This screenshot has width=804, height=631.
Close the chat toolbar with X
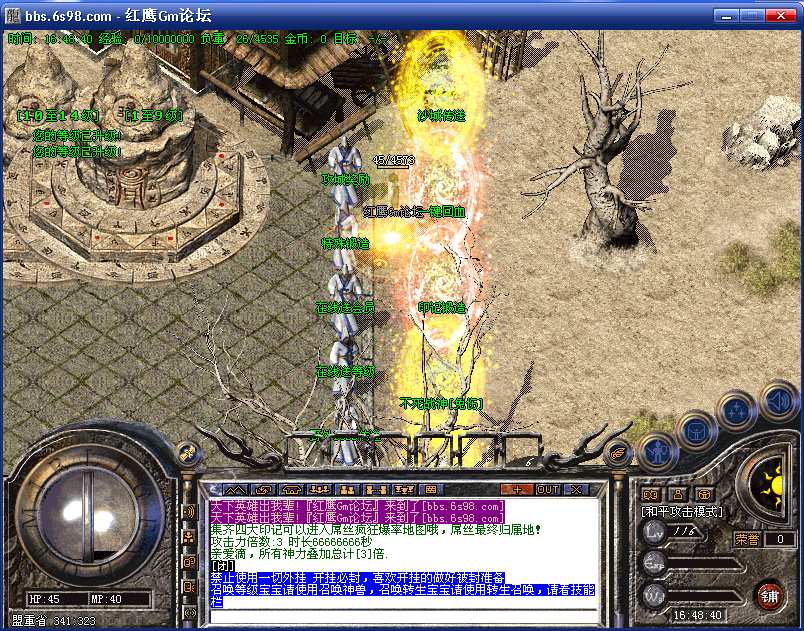point(575,489)
